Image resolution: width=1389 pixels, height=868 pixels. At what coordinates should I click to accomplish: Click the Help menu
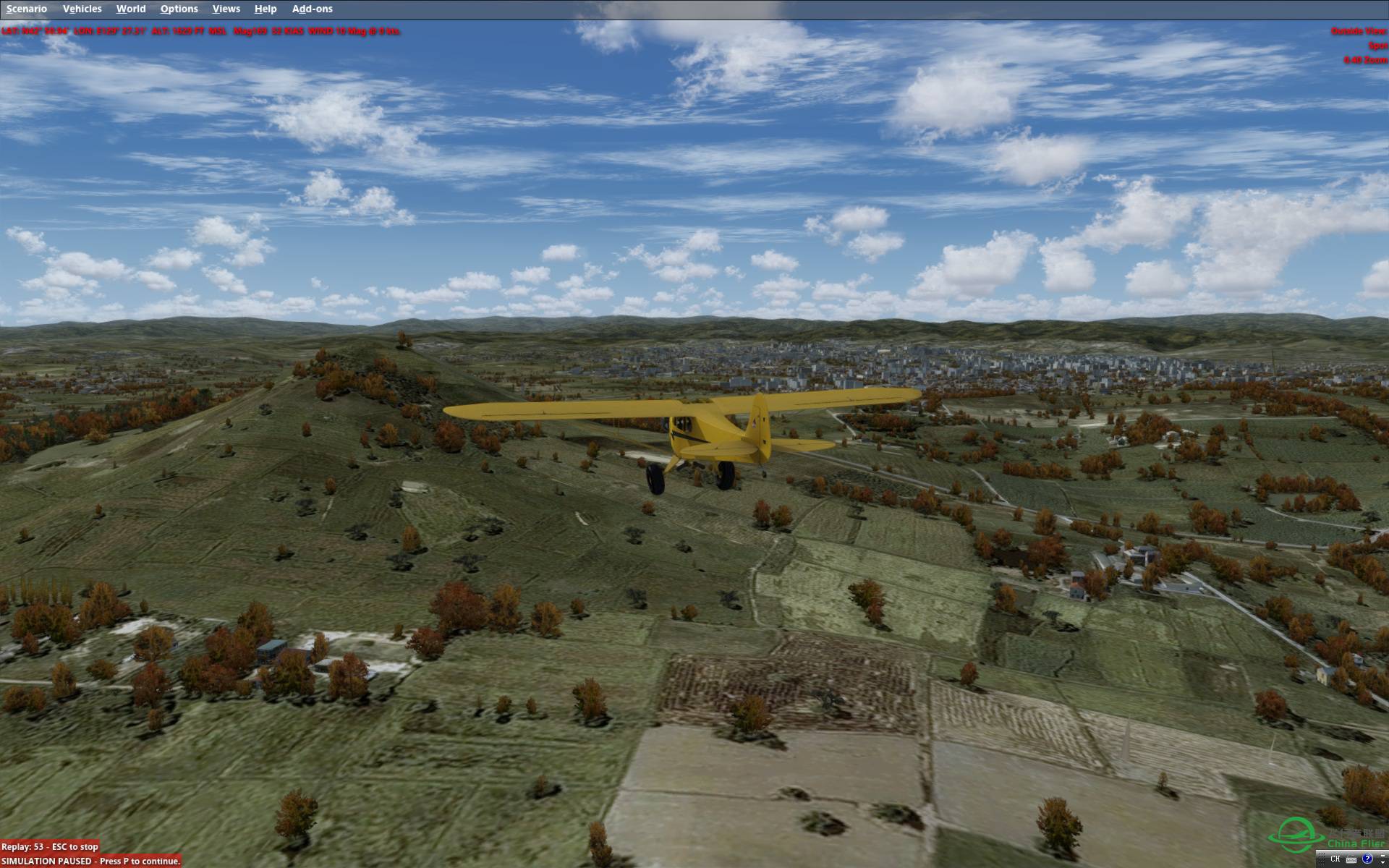[x=266, y=9]
